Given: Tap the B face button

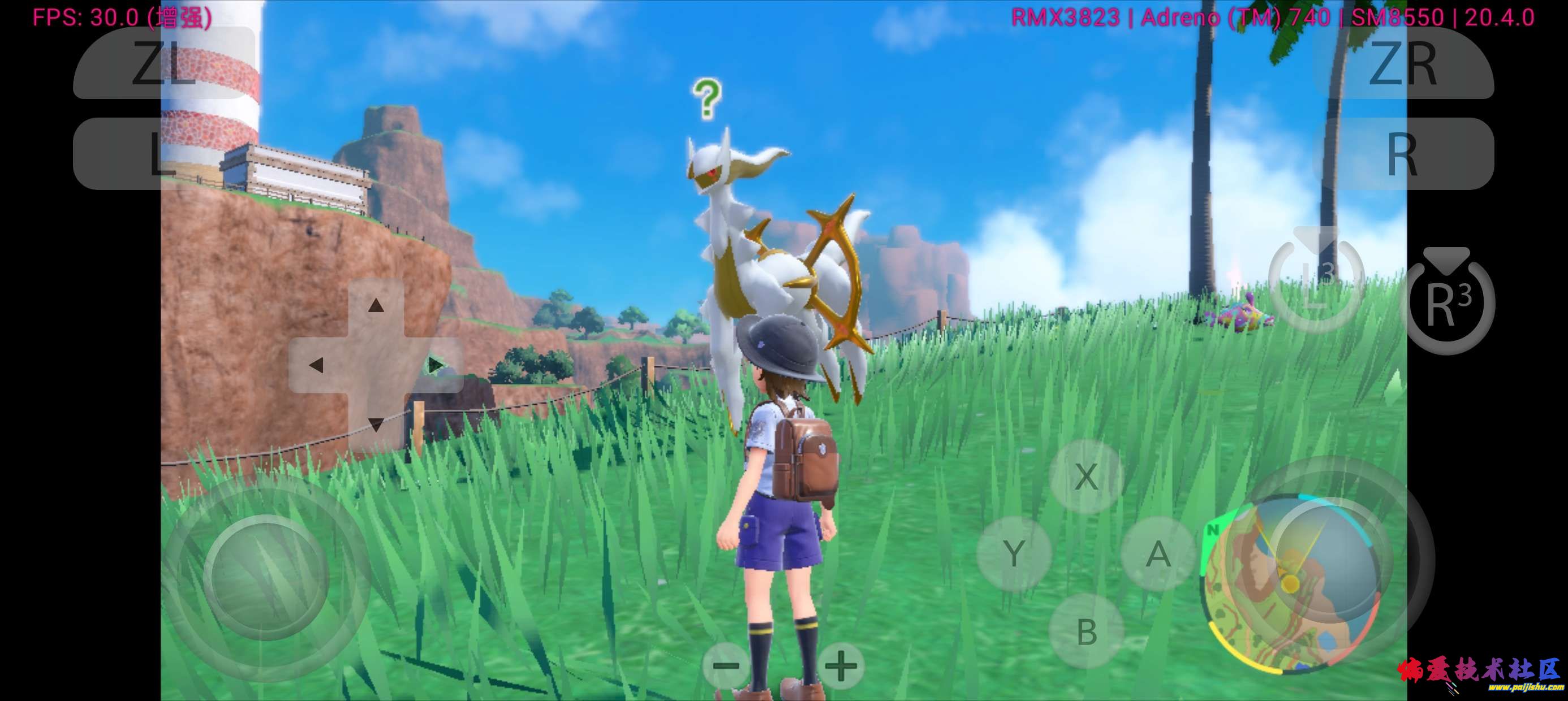Looking at the screenshot, I should pos(1087,631).
